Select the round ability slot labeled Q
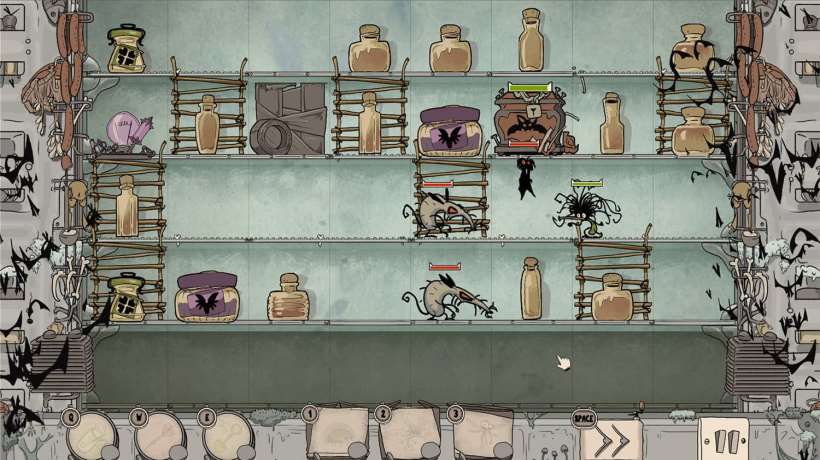The image size is (820, 460). pos(91,436)
